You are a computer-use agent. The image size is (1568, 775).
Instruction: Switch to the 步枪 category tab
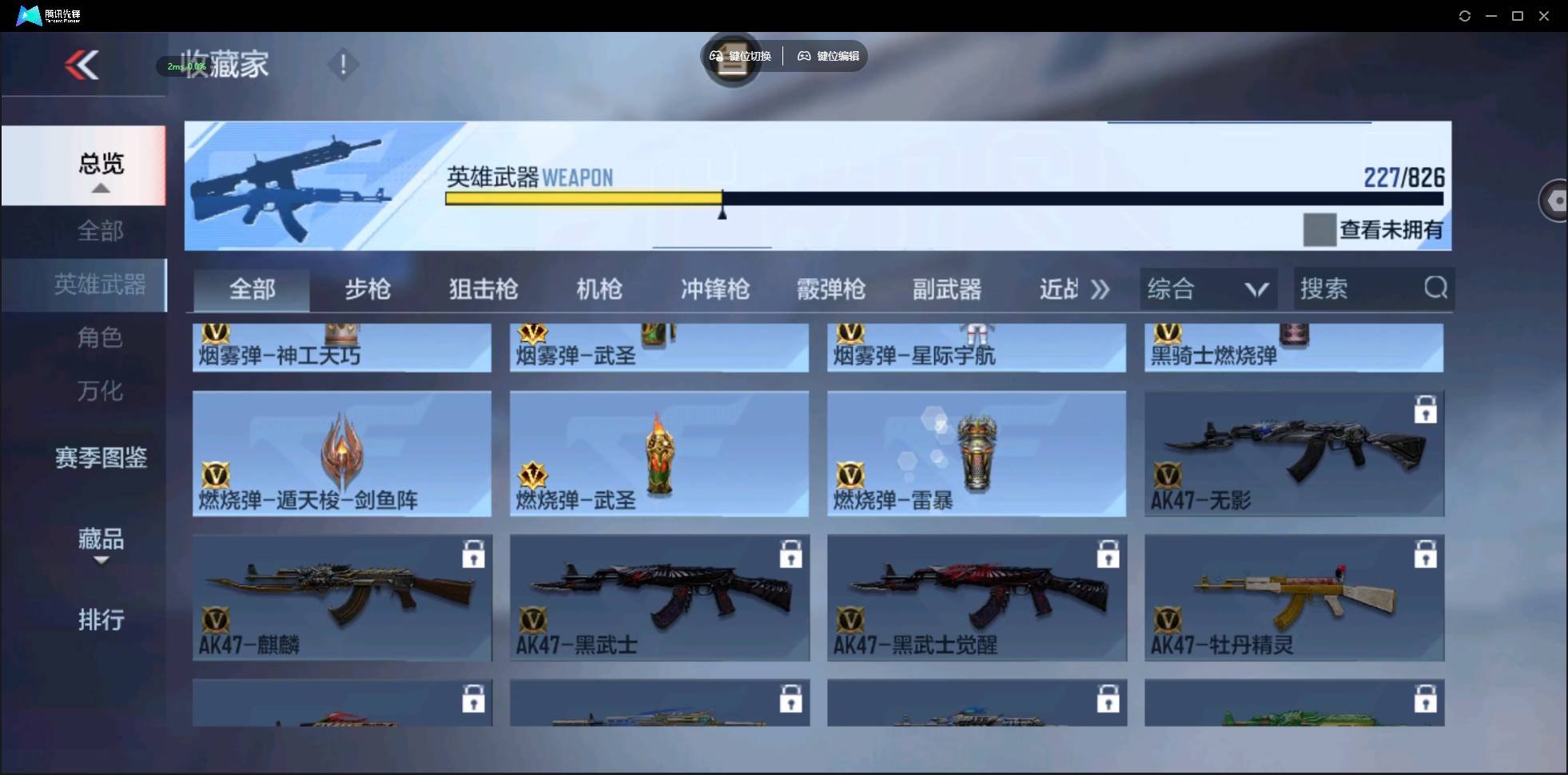pos(368,289)
